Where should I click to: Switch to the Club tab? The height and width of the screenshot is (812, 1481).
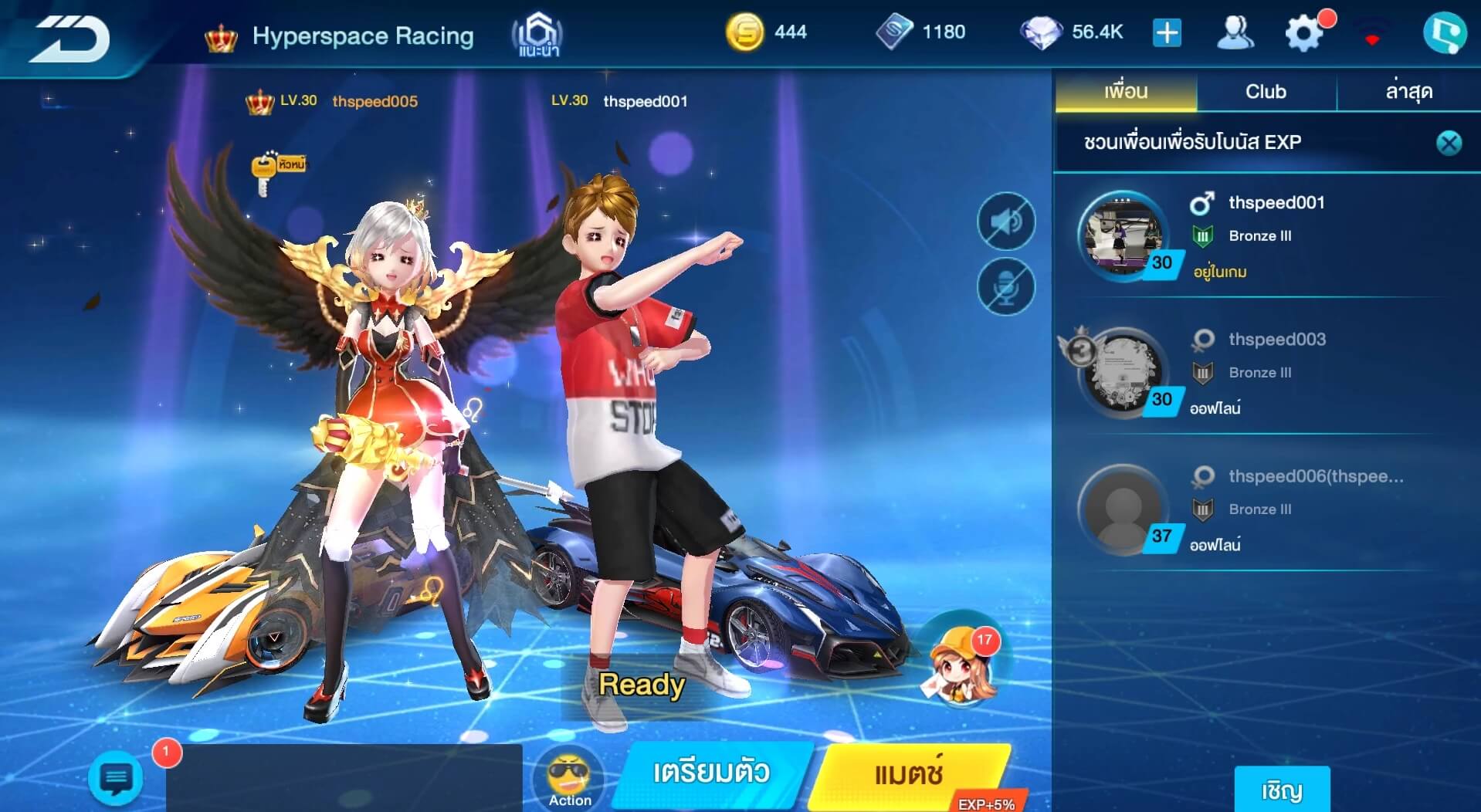(1266, 92)
